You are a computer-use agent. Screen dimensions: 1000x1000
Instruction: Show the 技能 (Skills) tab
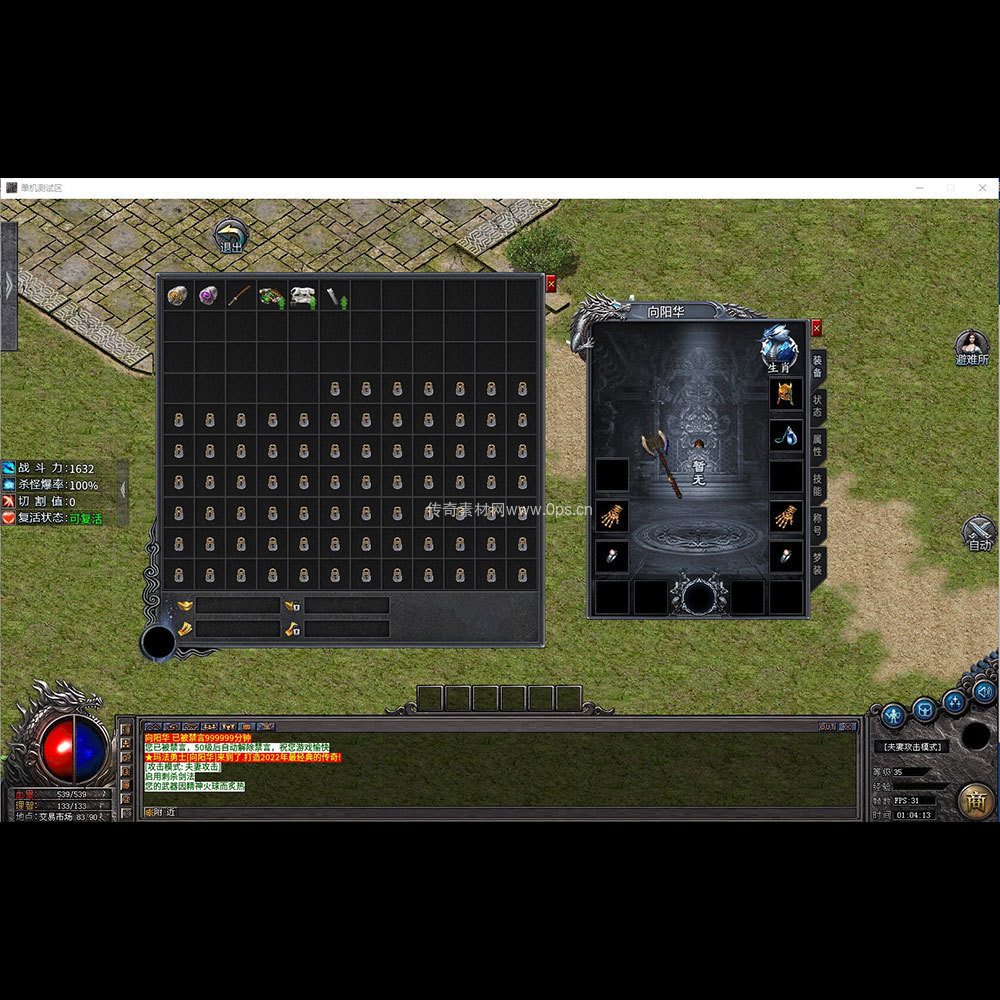coord(818,485)
